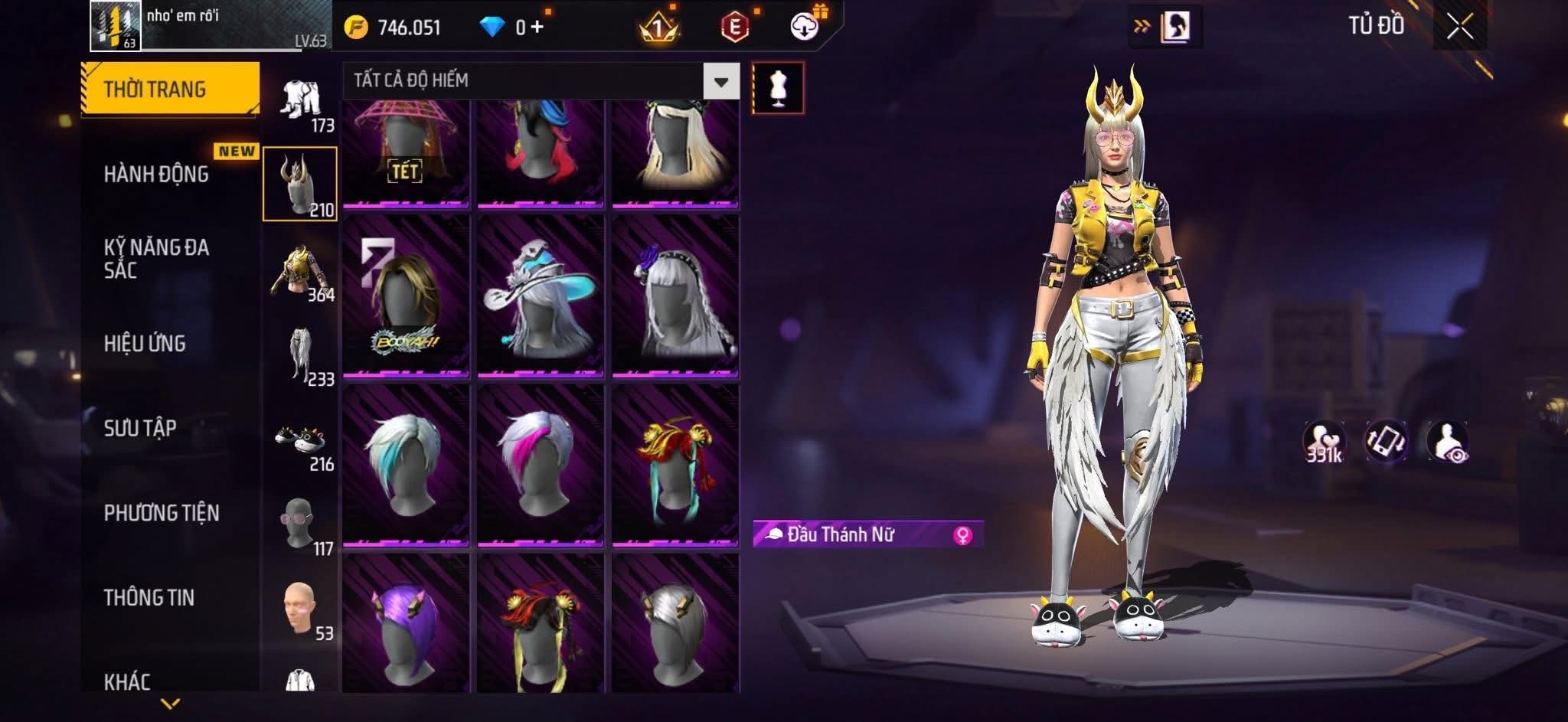Switch to the pants category tab
Image resolution: width=1568 pixels, height=722 pixels.
300,354
